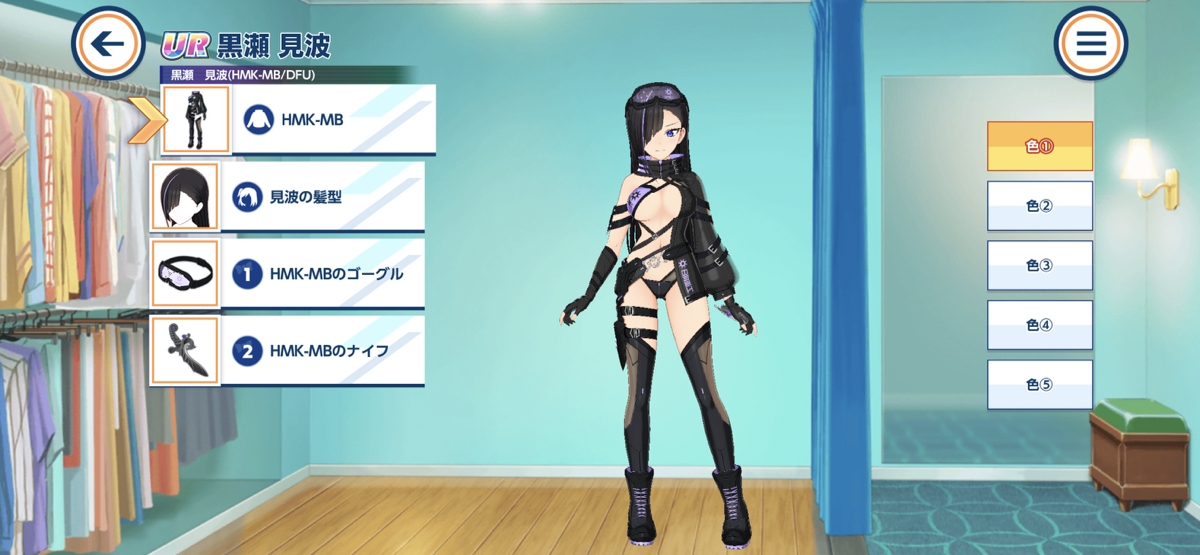
Task: Pick color option 色①
Action: (x=1040, y=146)
